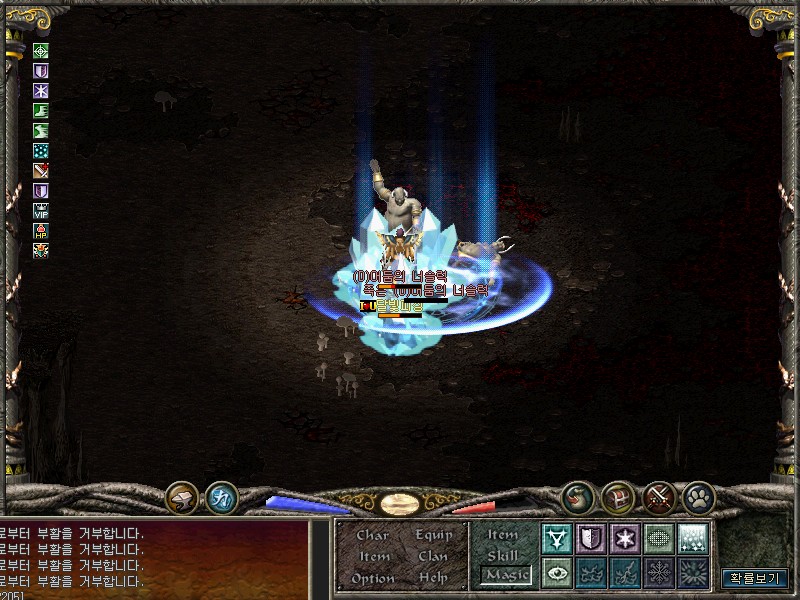Click the blue rune round button
The width and height of the screenshot is (800, 600).
pyautogui.click(x=221, y=497)
